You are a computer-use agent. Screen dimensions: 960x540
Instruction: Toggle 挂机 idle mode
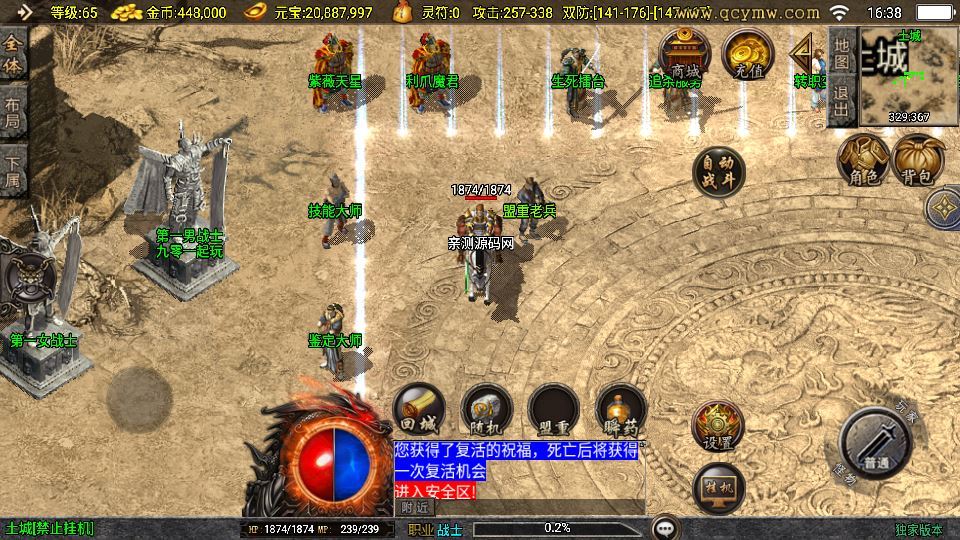pyautogui.click(x=718, y=487)
